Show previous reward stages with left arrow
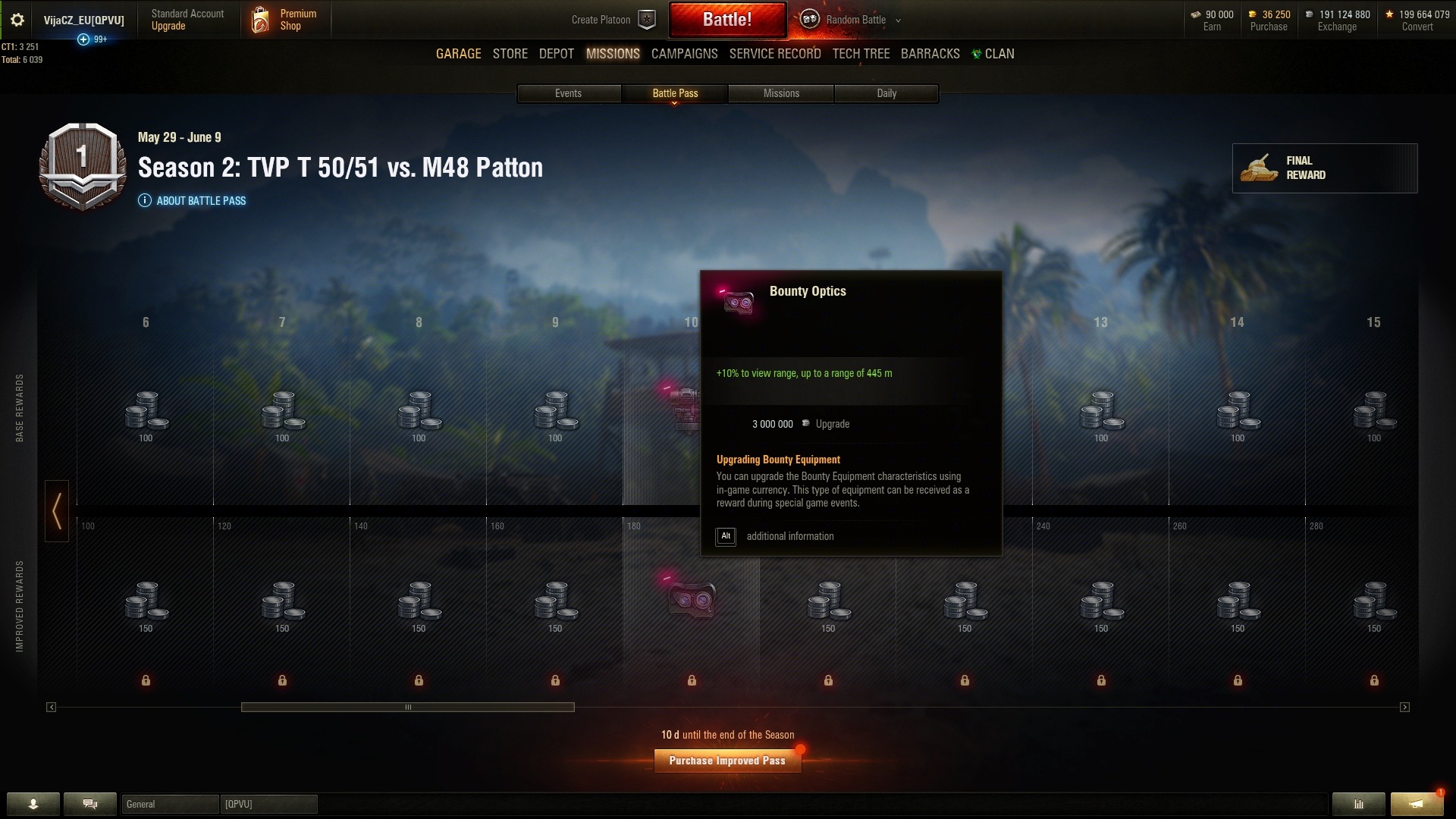The height and width of the screenshot is (819, 1456). click(x=57, y=510)
